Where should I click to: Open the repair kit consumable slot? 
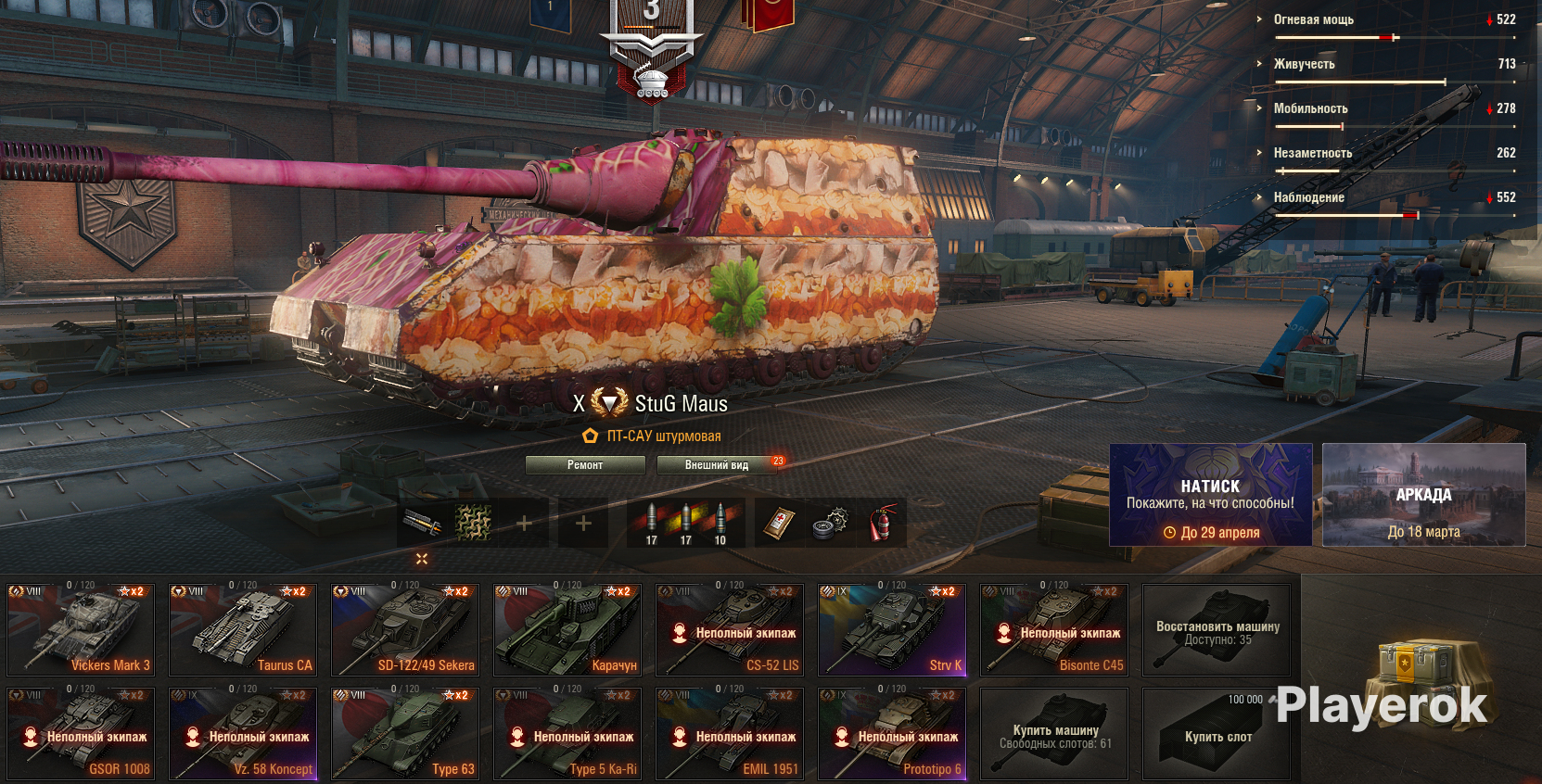pyautogui.click(x=831, y=524)
